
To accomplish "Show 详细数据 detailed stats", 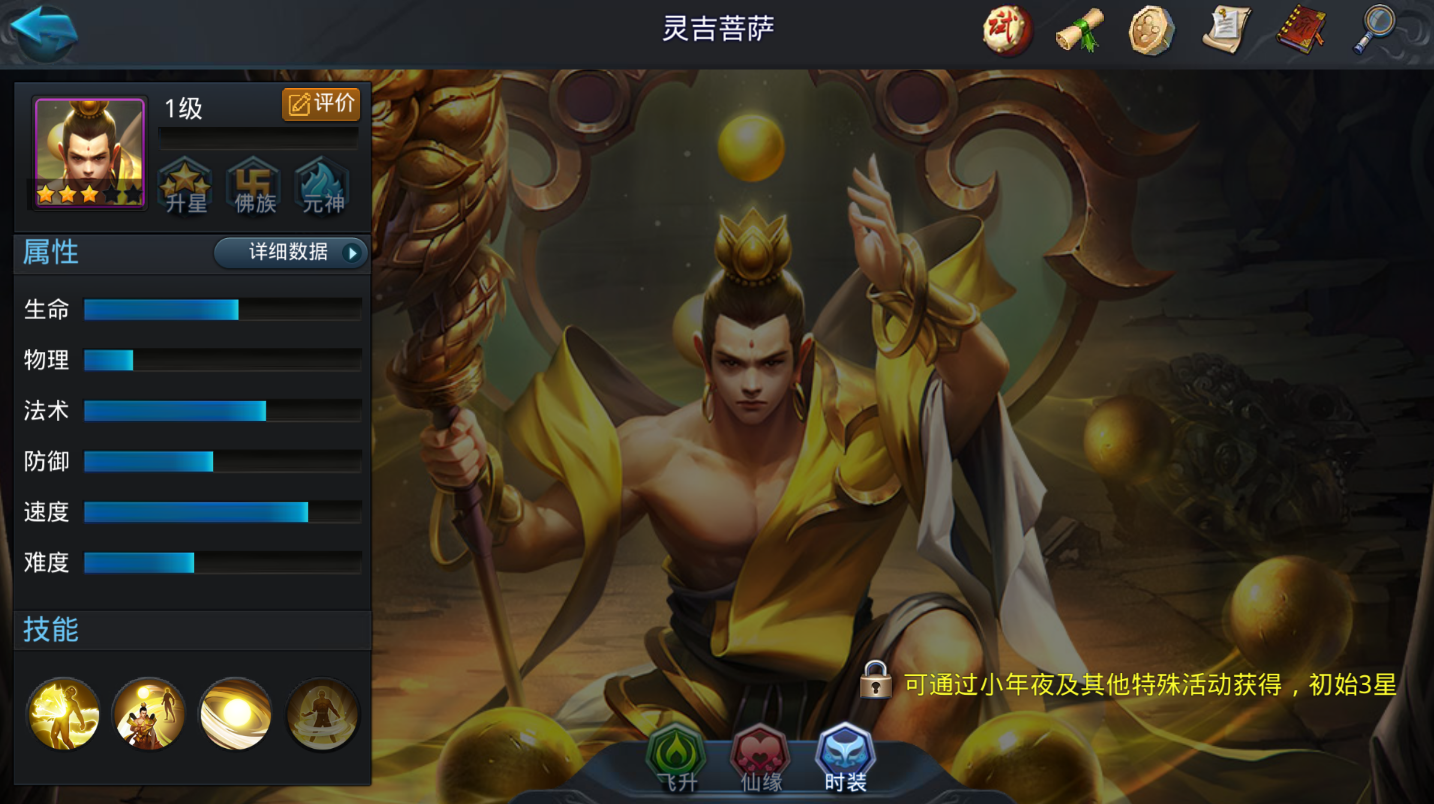I will click(x=291, y=253).
